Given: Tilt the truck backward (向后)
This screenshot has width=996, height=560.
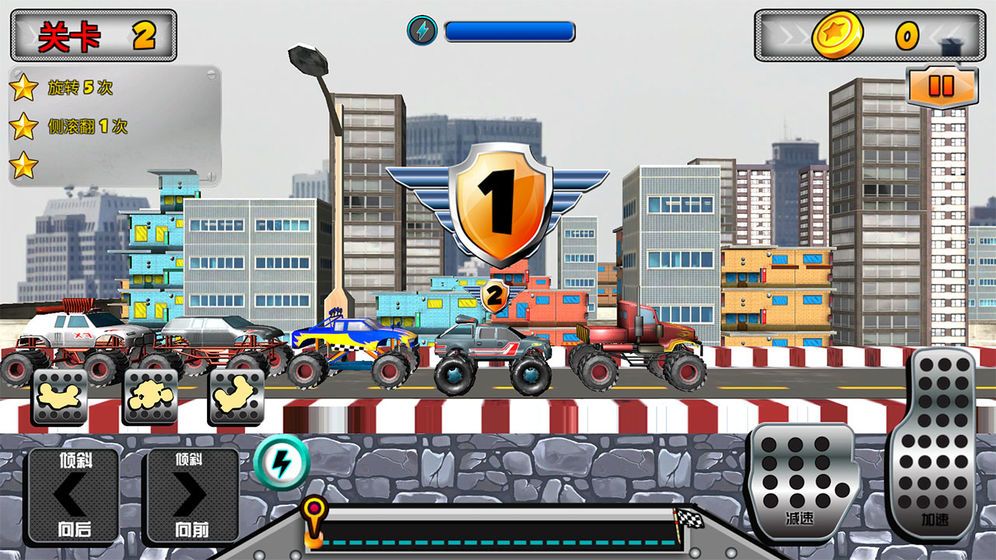Looking at the screenshot, I should [x=72, y=495].
